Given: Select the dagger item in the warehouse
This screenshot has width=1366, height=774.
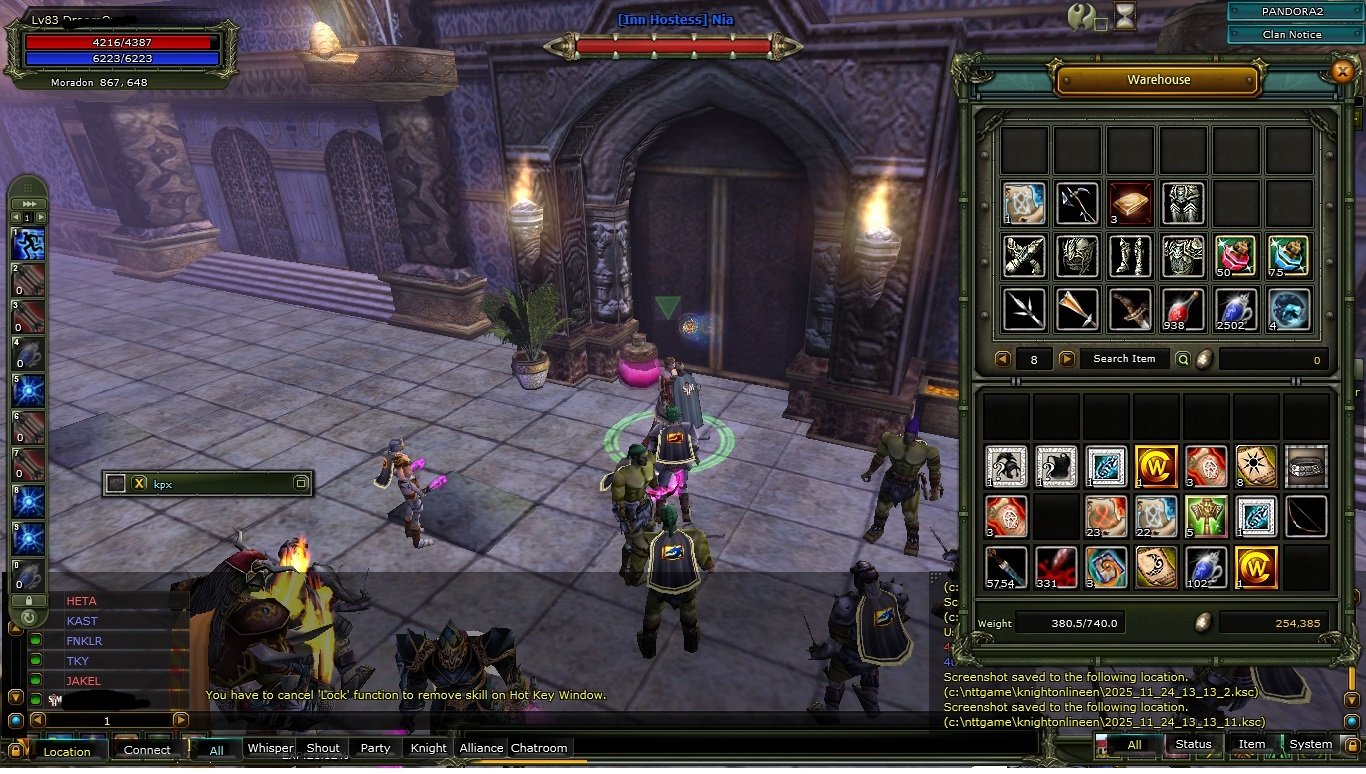Looking at the screenshot, I should click(x=1130, y=310).
